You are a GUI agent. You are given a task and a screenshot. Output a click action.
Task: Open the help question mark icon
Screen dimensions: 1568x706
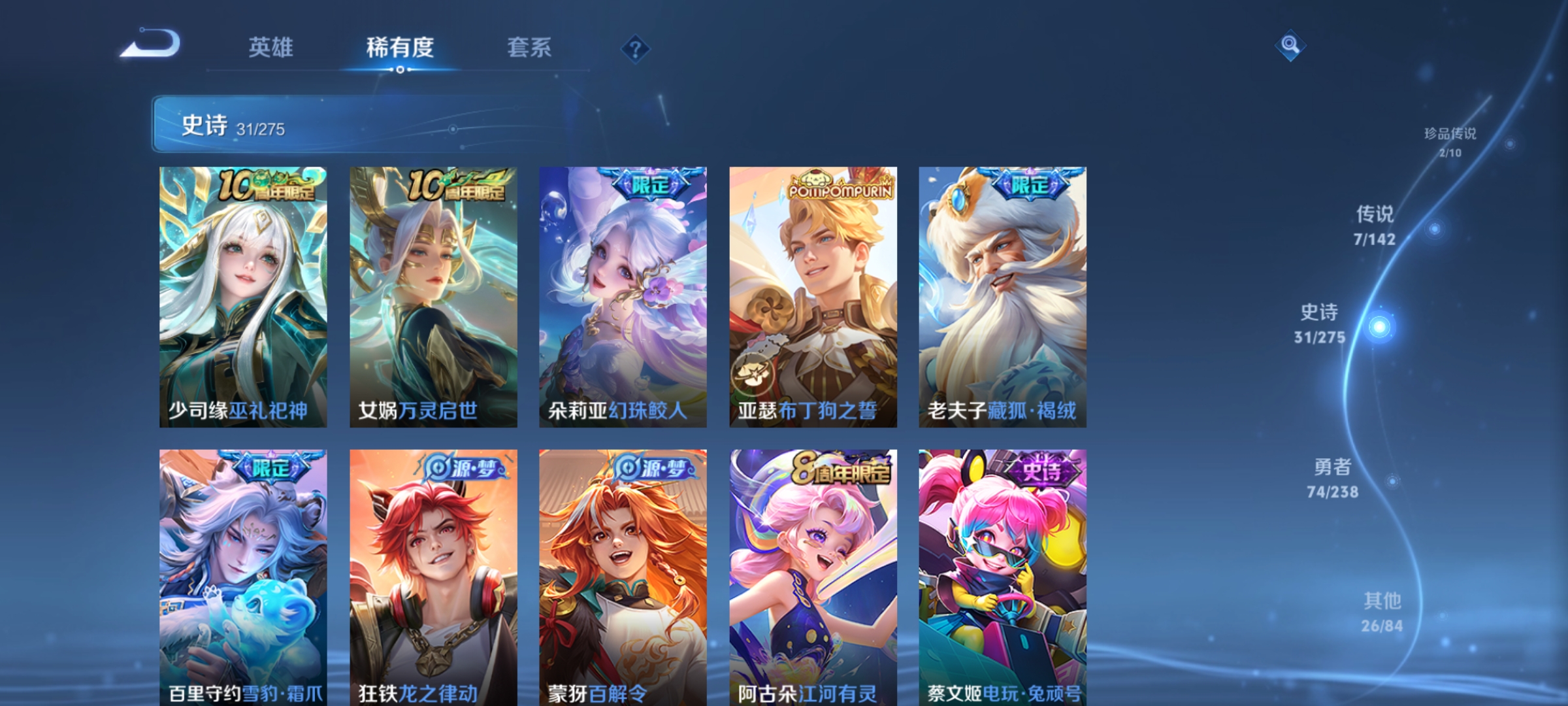pos(636,48)
